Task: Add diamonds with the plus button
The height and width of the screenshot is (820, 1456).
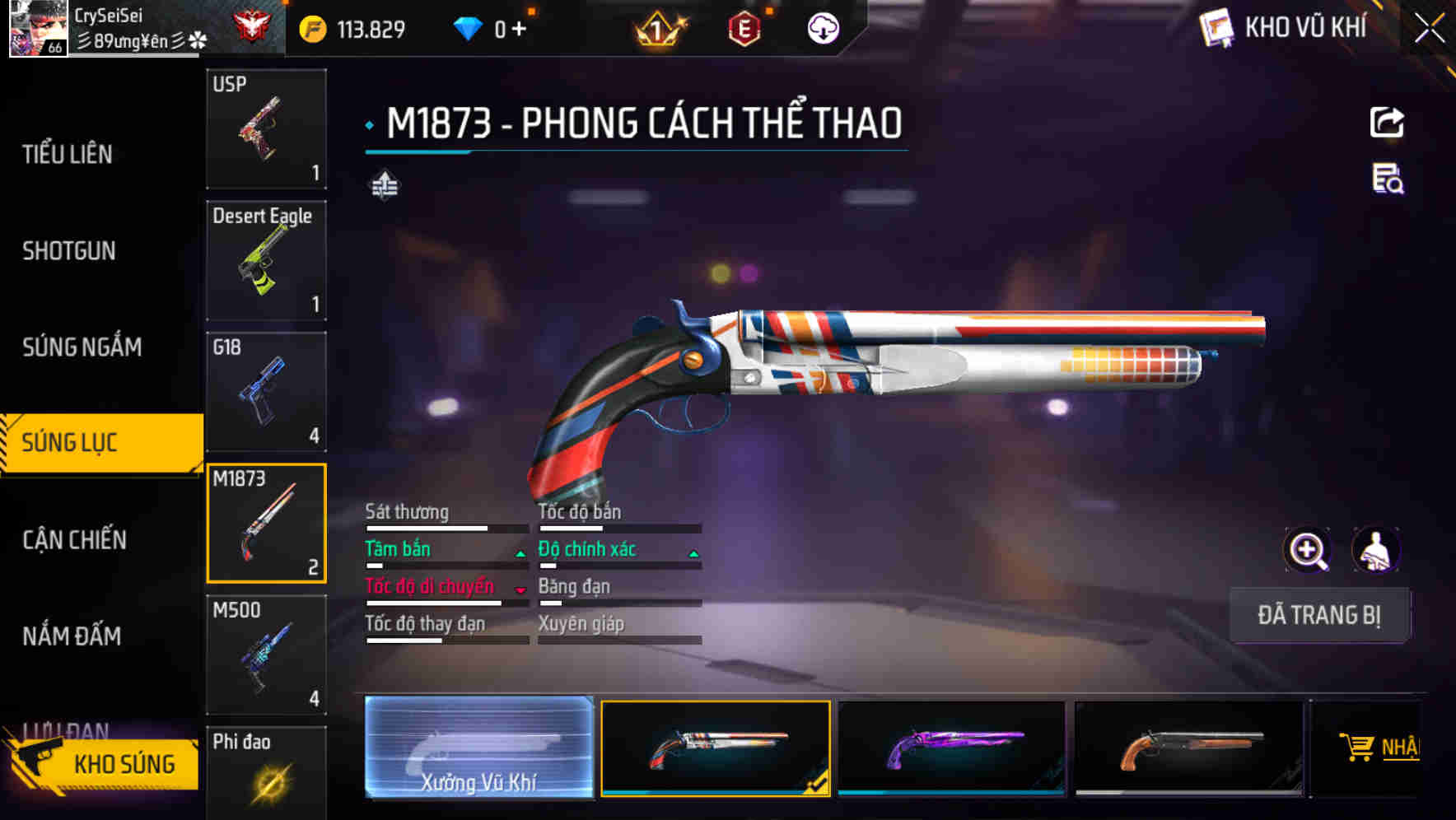Action: [x=519, y=30]
